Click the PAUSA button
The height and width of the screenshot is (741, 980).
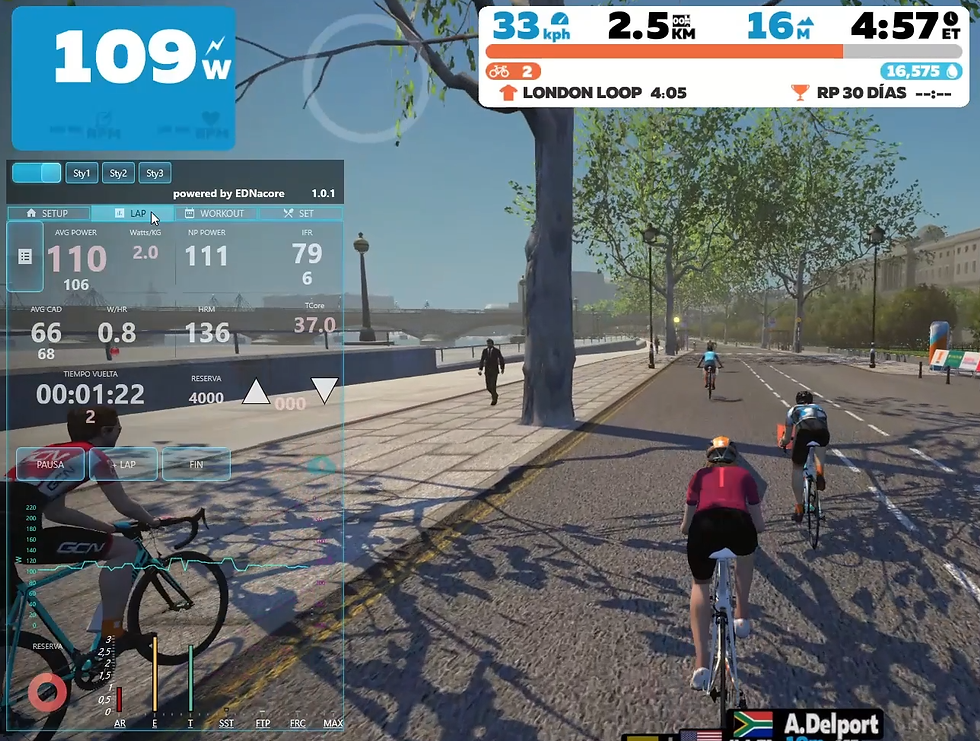tap(50, 464)
